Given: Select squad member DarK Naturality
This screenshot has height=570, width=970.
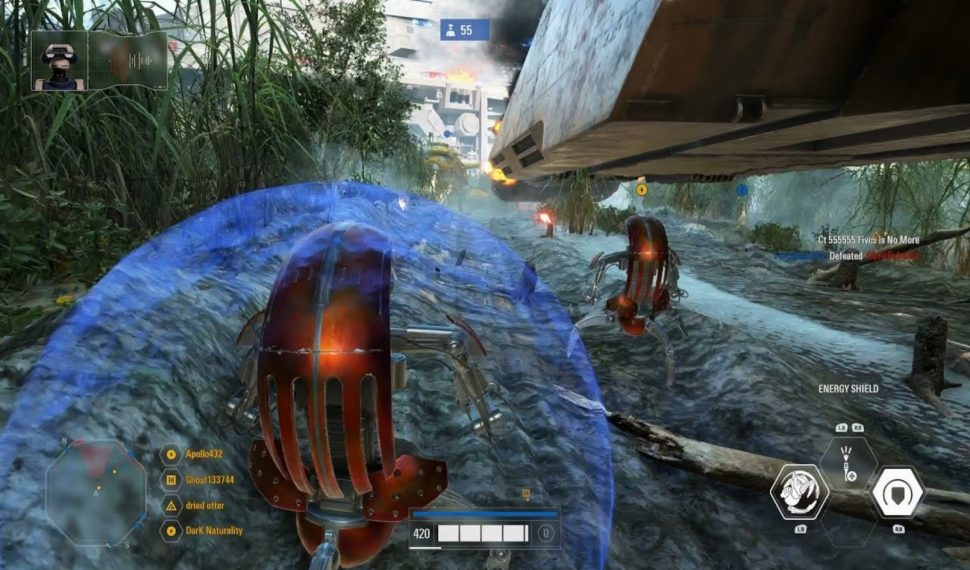Looking at the screenshot, I should [213, 530].
